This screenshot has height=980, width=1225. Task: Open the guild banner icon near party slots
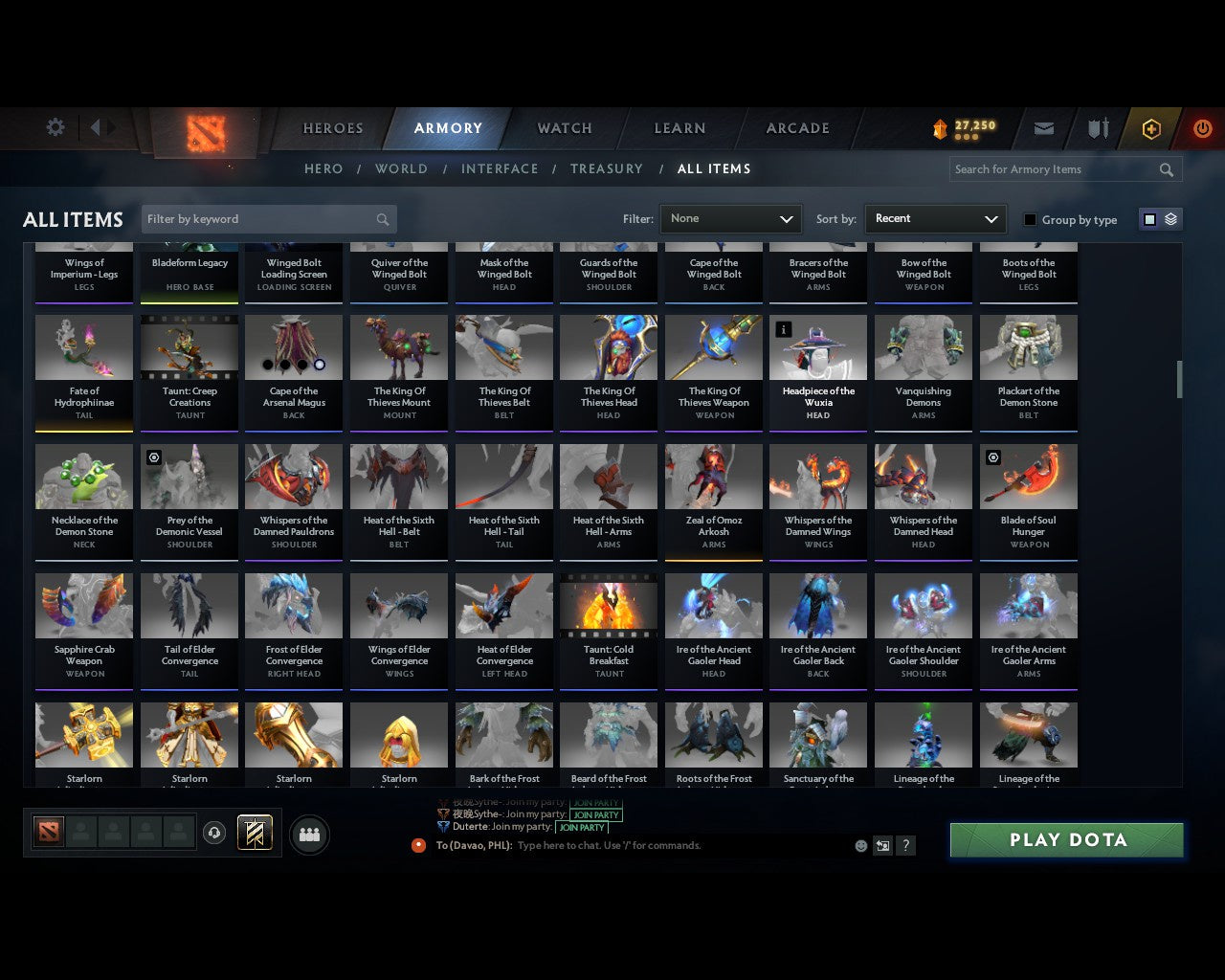pos(256,833)
